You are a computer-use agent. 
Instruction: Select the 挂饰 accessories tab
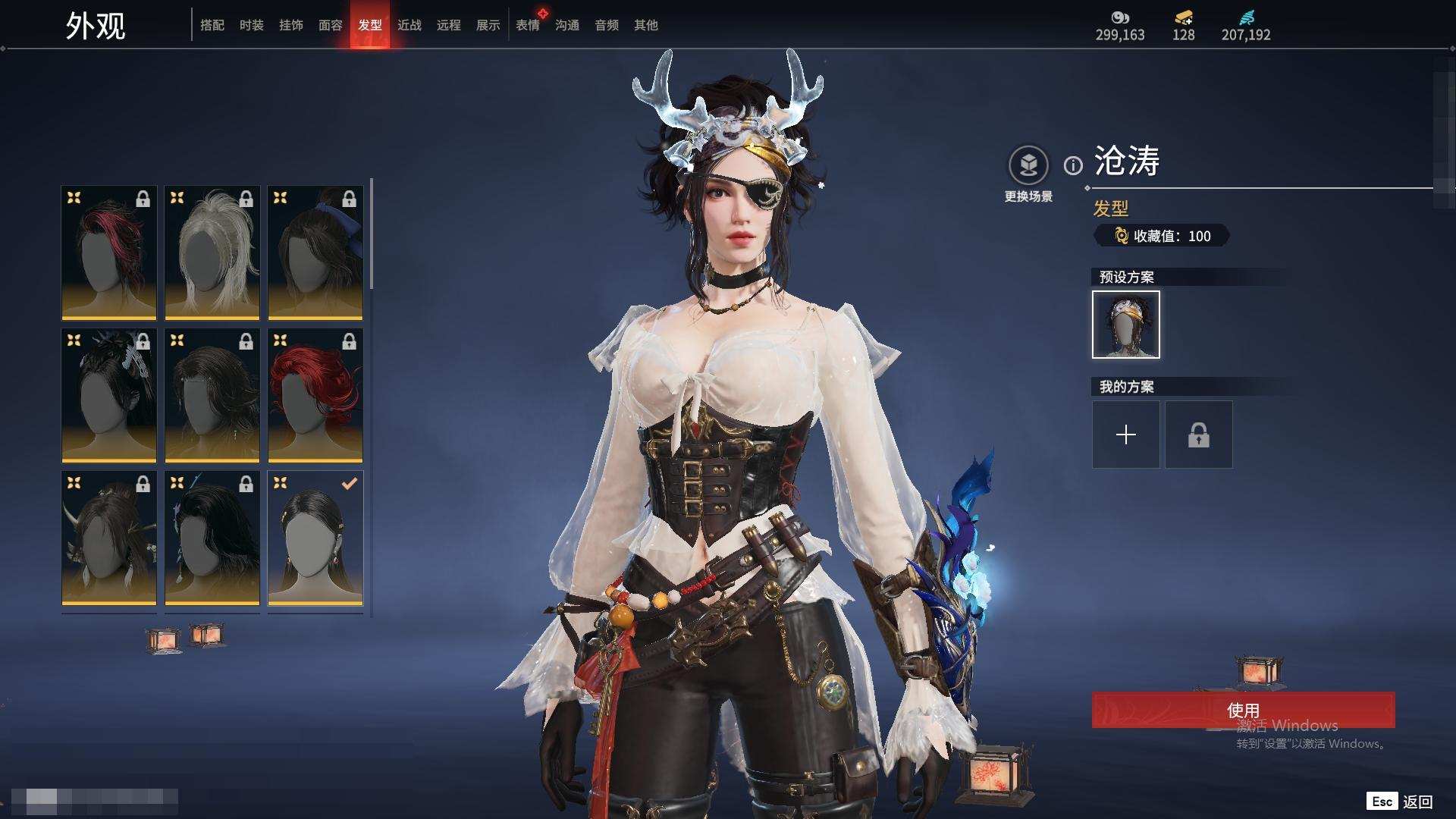pyautogui.click(x=290, y=25)
